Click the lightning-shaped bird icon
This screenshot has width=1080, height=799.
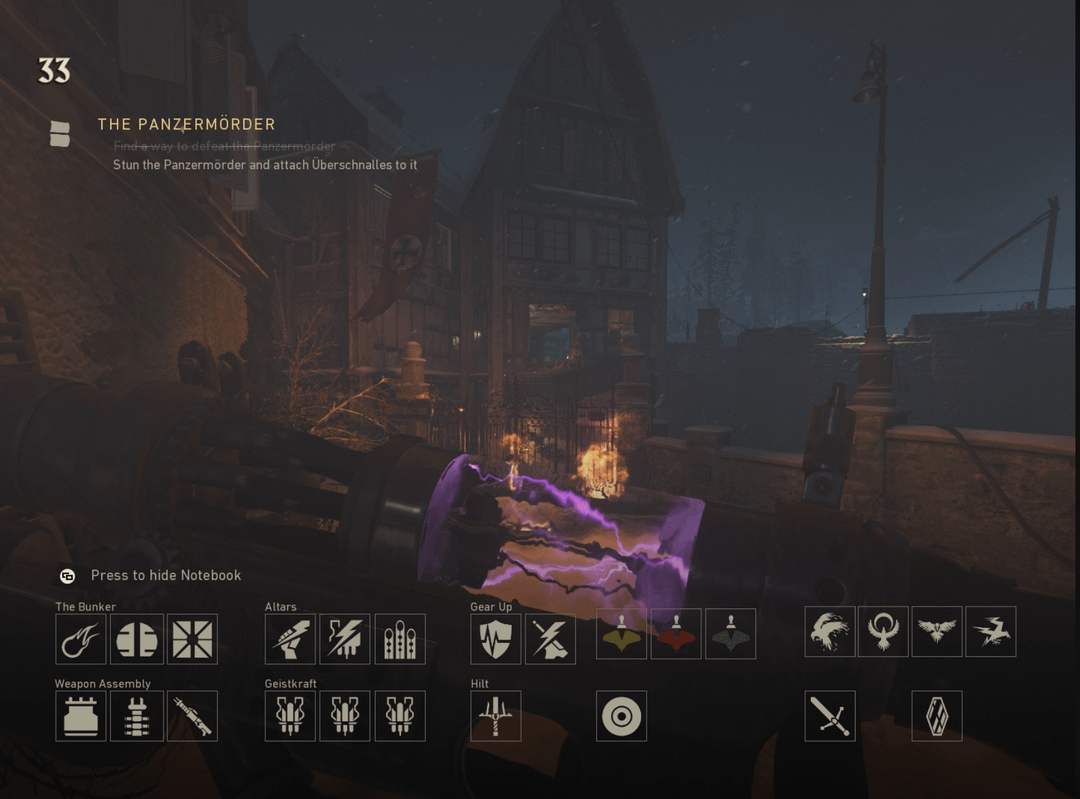click(x=991, y=632)
